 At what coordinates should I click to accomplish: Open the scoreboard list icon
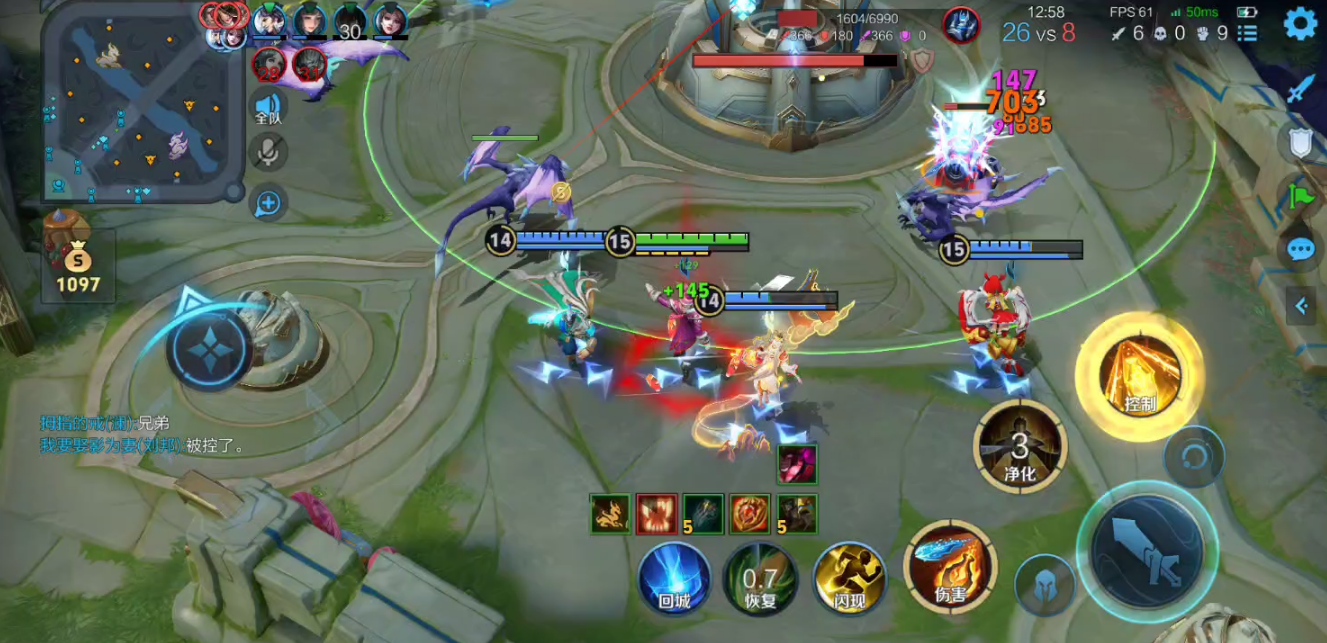click(x=1247, y=33)
